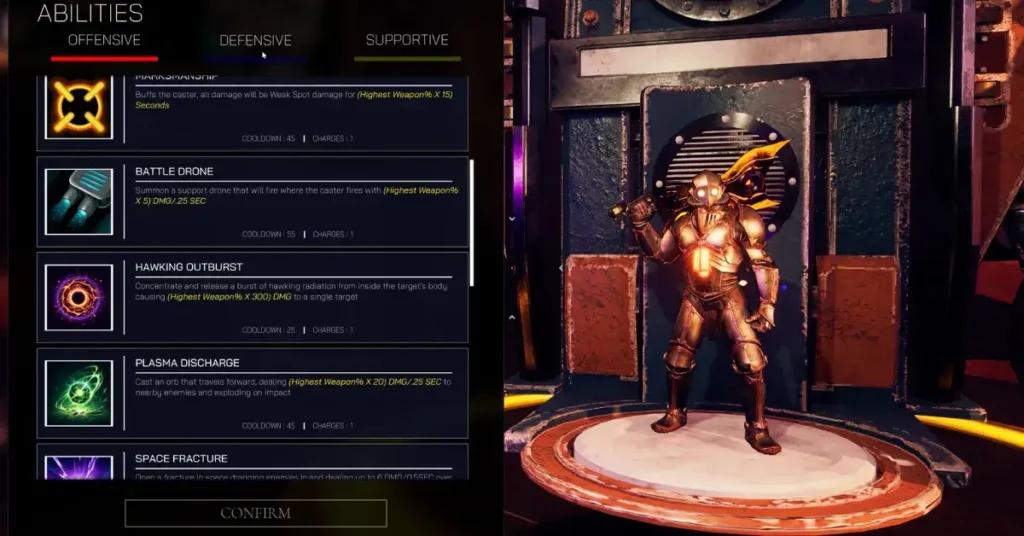
Task: Confirm the ability selection
Action: click(256, 513)
